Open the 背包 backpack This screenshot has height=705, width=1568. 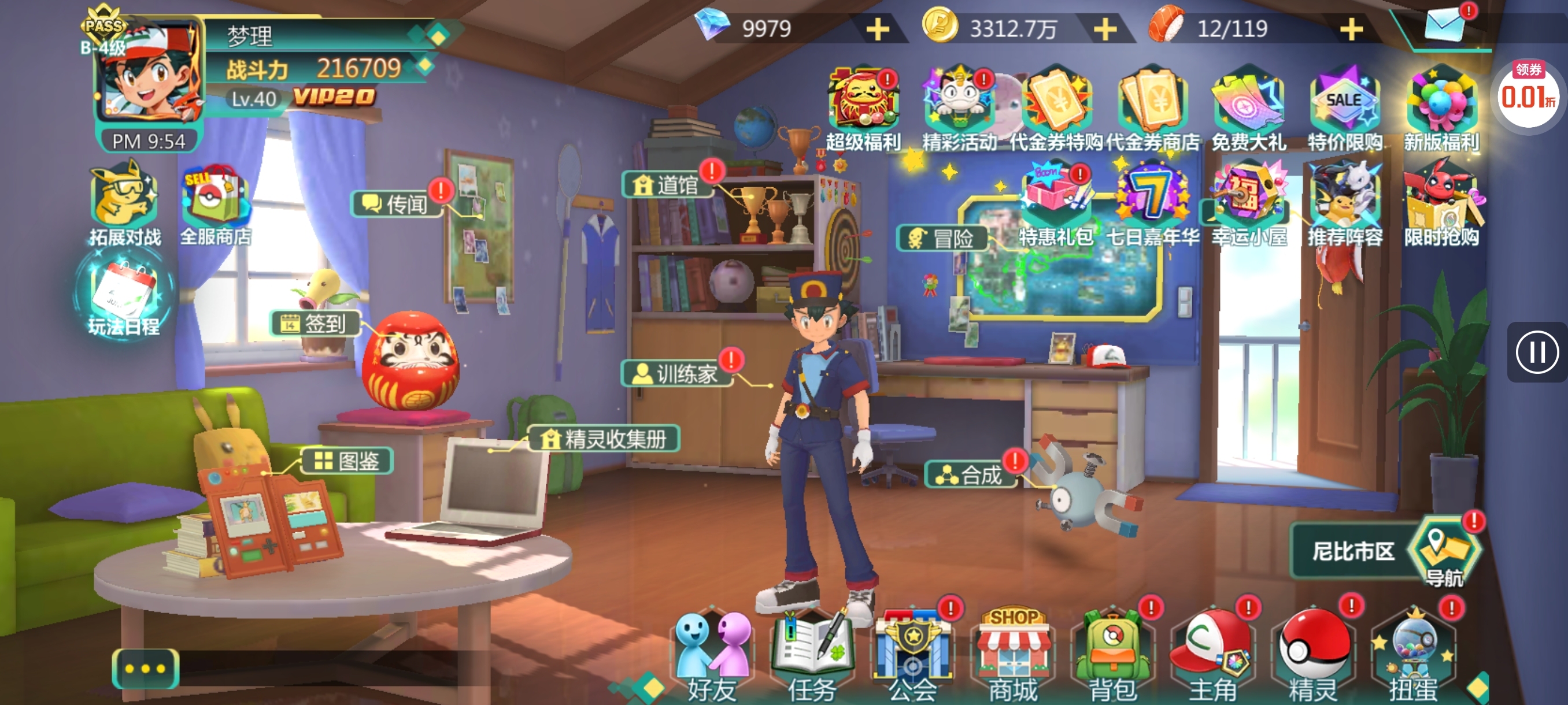[1112, 654]
